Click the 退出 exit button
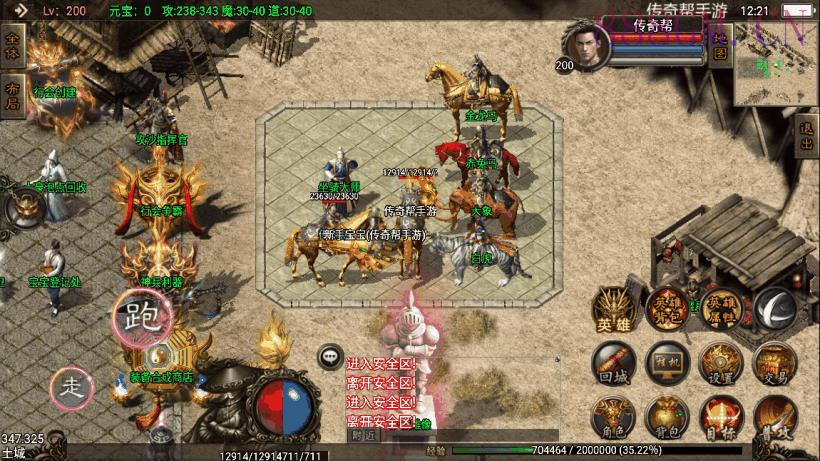The width and height of the screenshot is (820, 461). (x=807, y=135)
